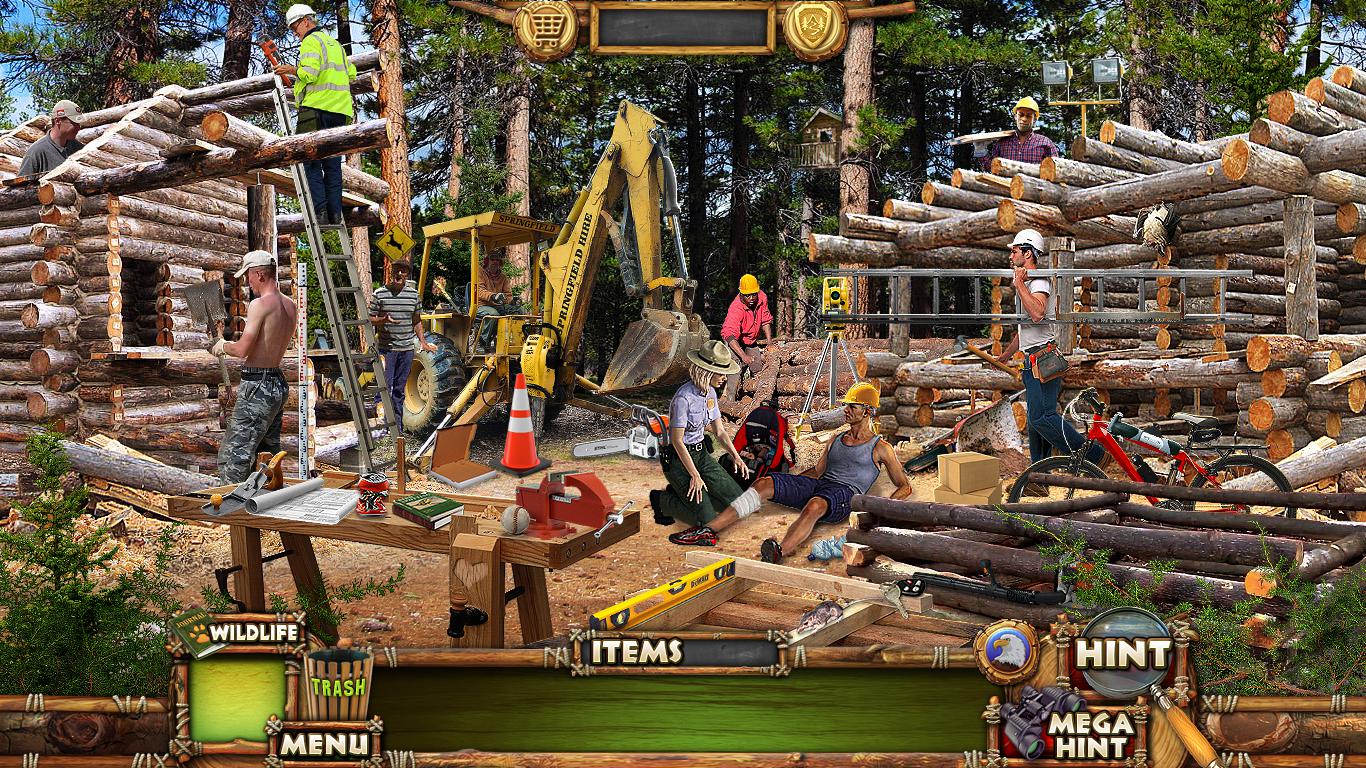Activate the Mega Hint binoculars

(x=1070, y=724)
